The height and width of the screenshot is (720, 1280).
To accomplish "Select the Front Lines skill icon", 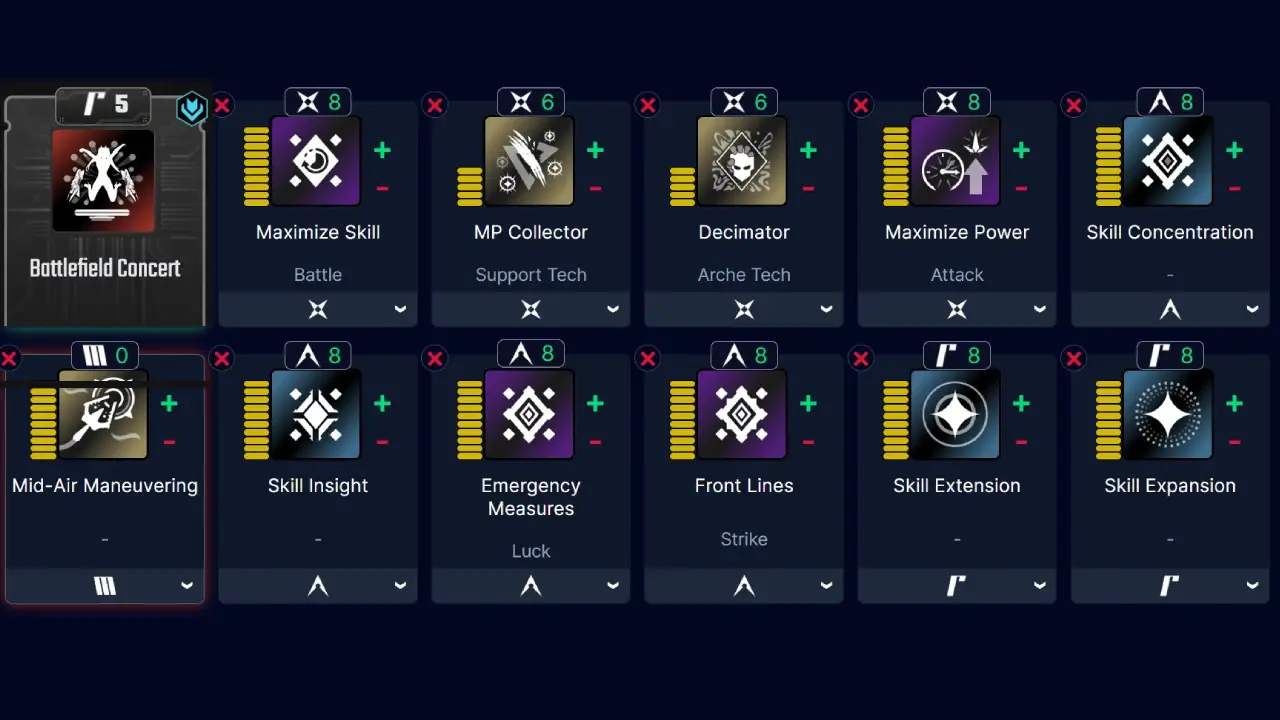I will point(743,415).
